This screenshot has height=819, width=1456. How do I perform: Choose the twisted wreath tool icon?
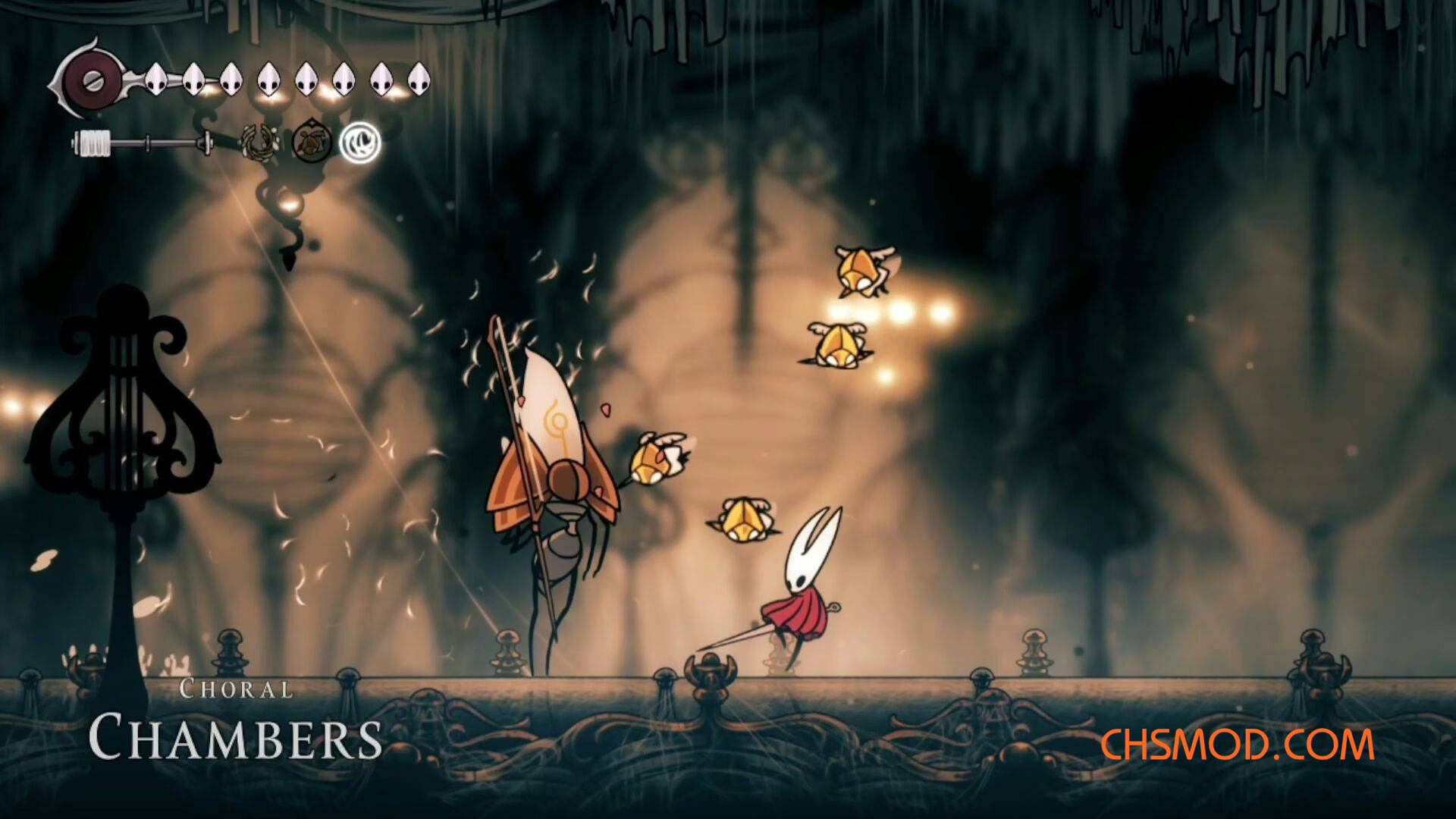click(x=259, y=142)
